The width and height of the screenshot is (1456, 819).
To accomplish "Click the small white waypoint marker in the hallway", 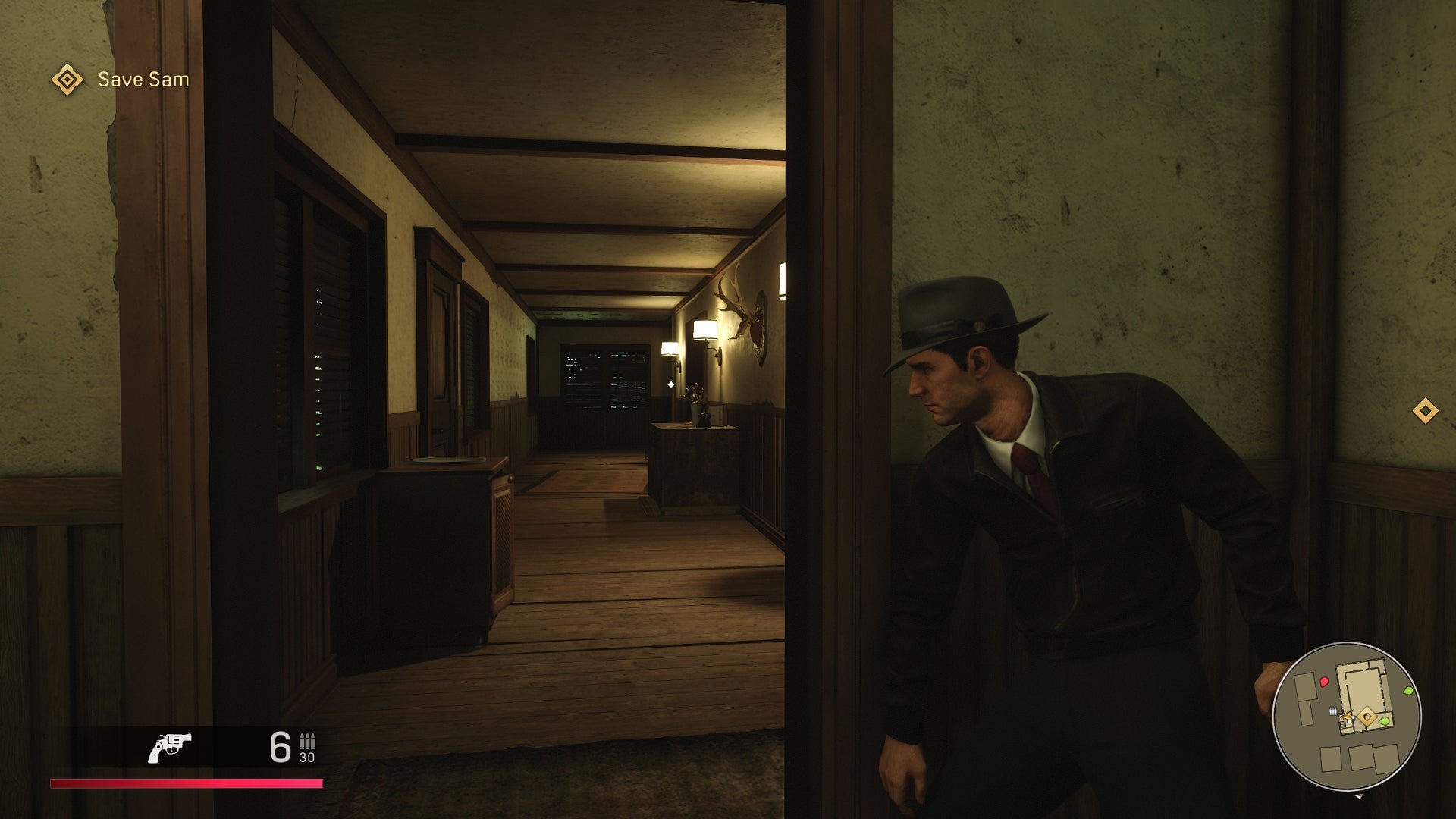I will click(x=671, y=384).
